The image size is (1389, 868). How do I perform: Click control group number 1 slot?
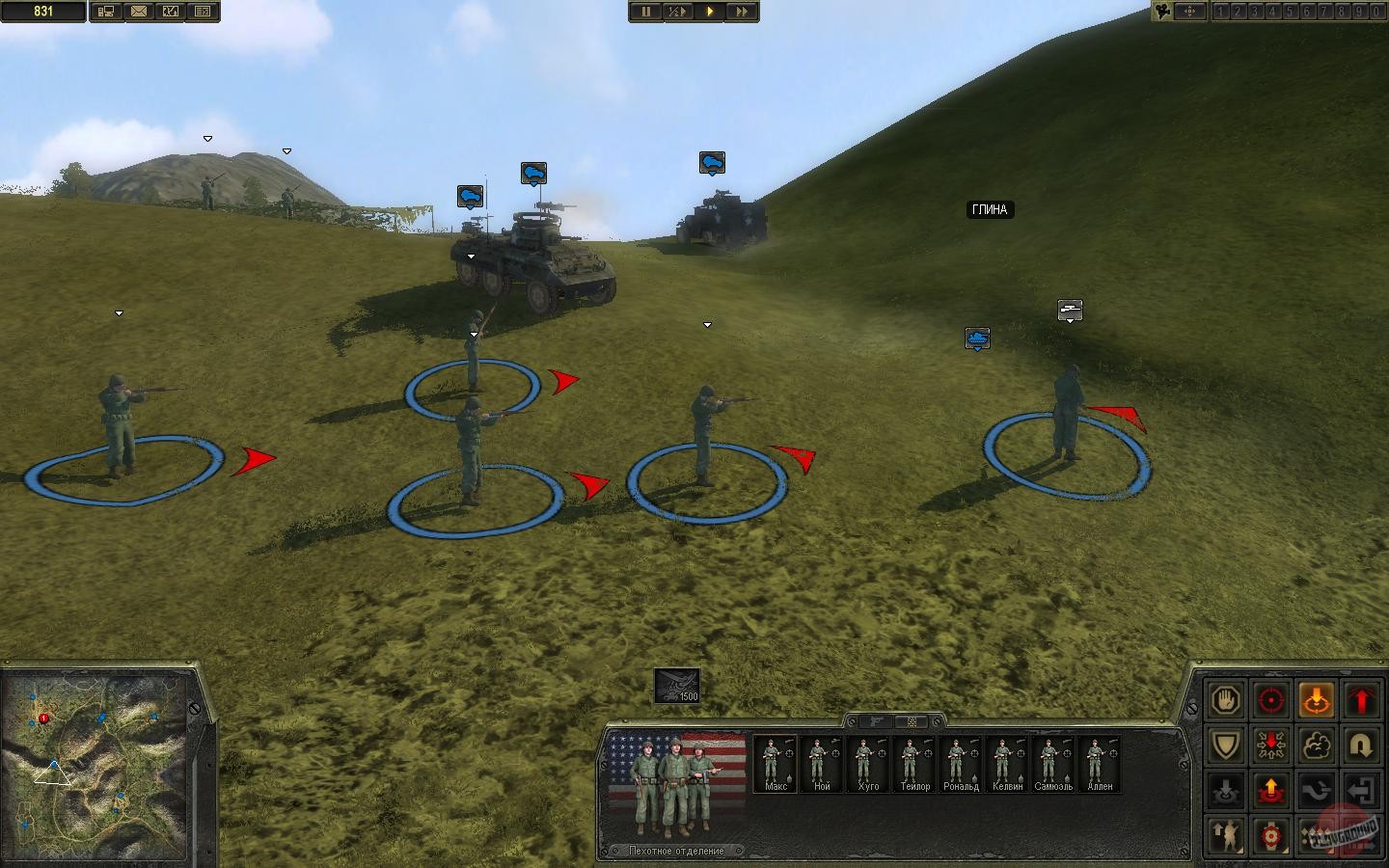[x=1219, y=12]
